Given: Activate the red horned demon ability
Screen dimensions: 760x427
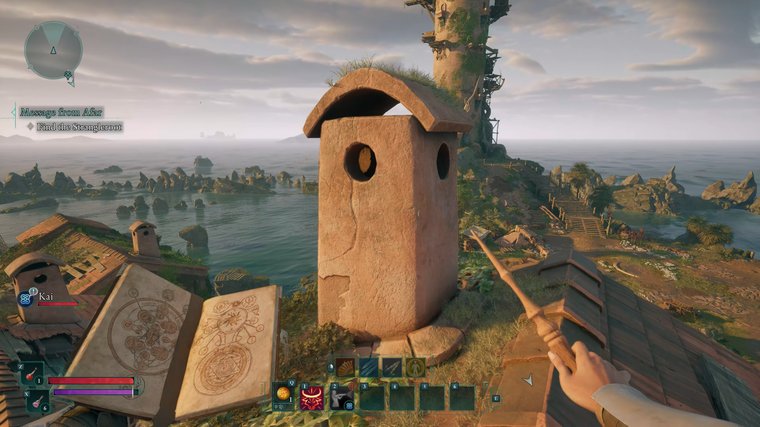Looking at the screenshot, I should tap(312, 397).
